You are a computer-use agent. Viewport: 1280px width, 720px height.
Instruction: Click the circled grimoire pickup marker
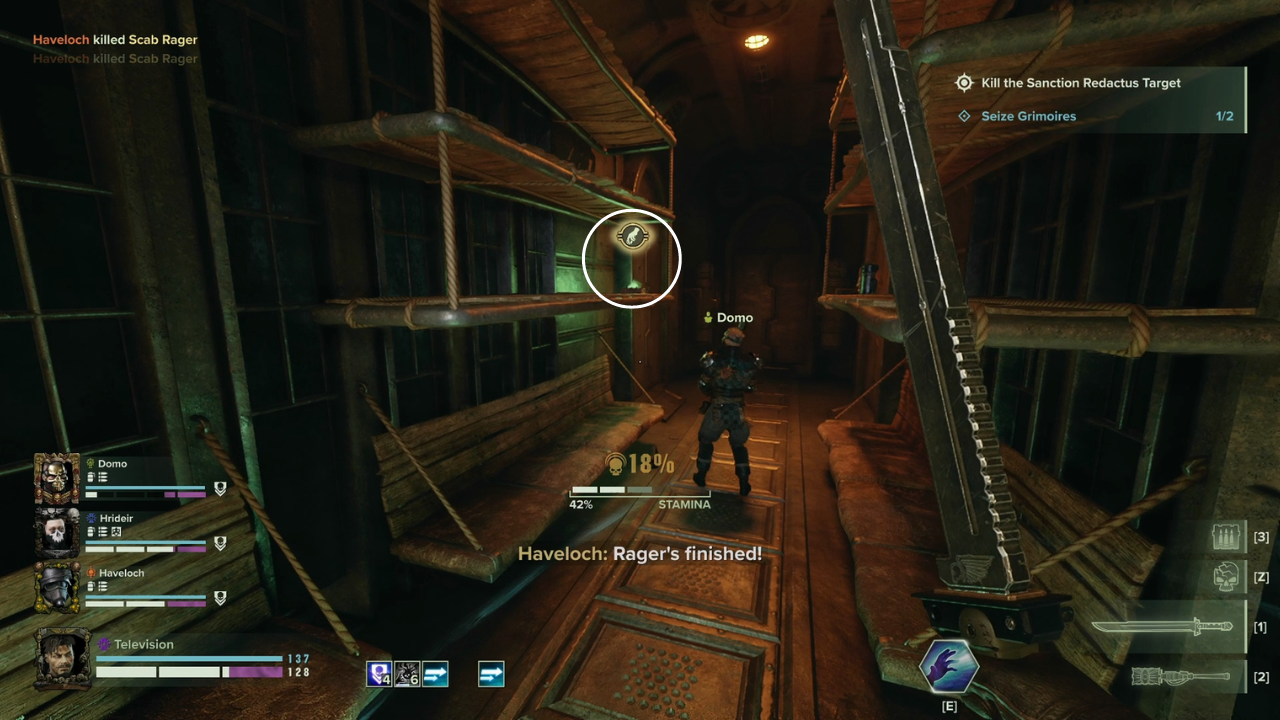(x=632, y=237)
